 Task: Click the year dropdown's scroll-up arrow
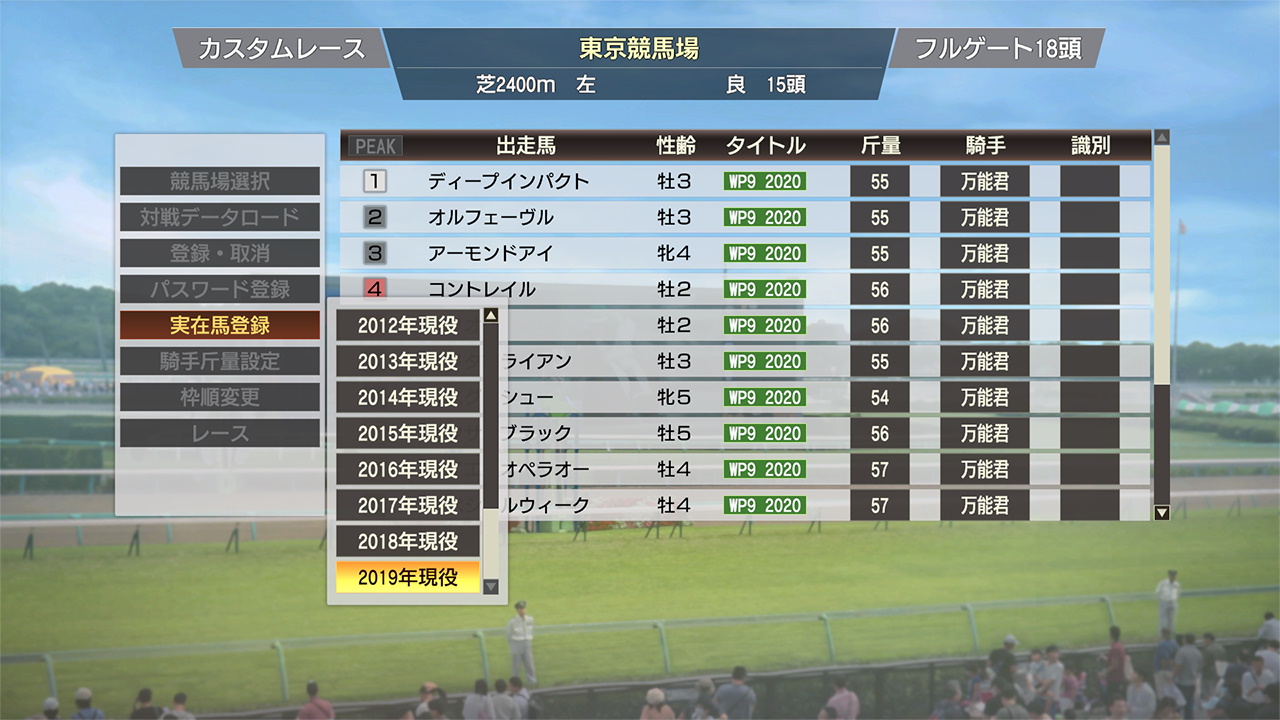(490, 316)
